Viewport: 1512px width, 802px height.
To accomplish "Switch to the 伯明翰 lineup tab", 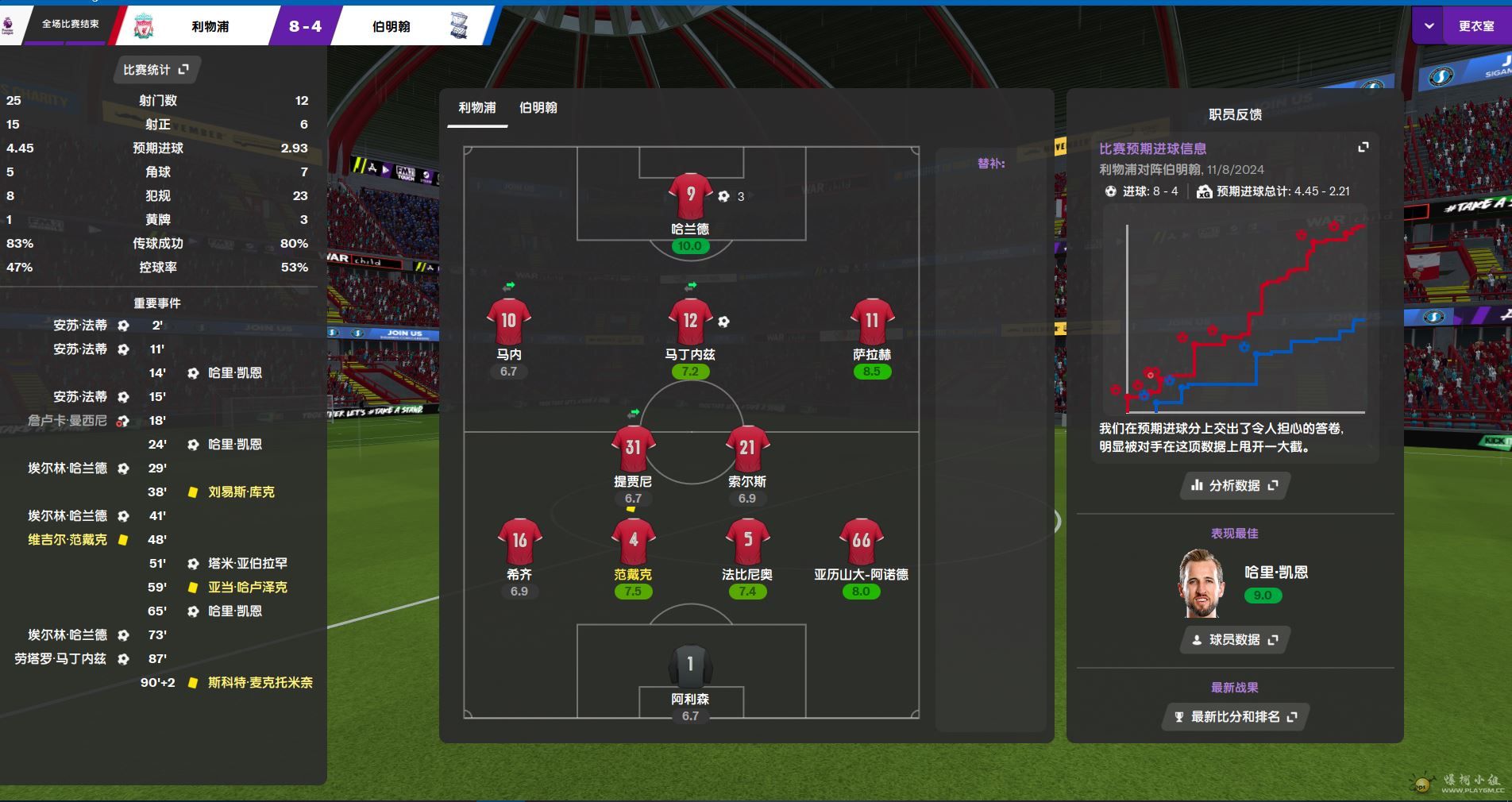I will (538, 108).
